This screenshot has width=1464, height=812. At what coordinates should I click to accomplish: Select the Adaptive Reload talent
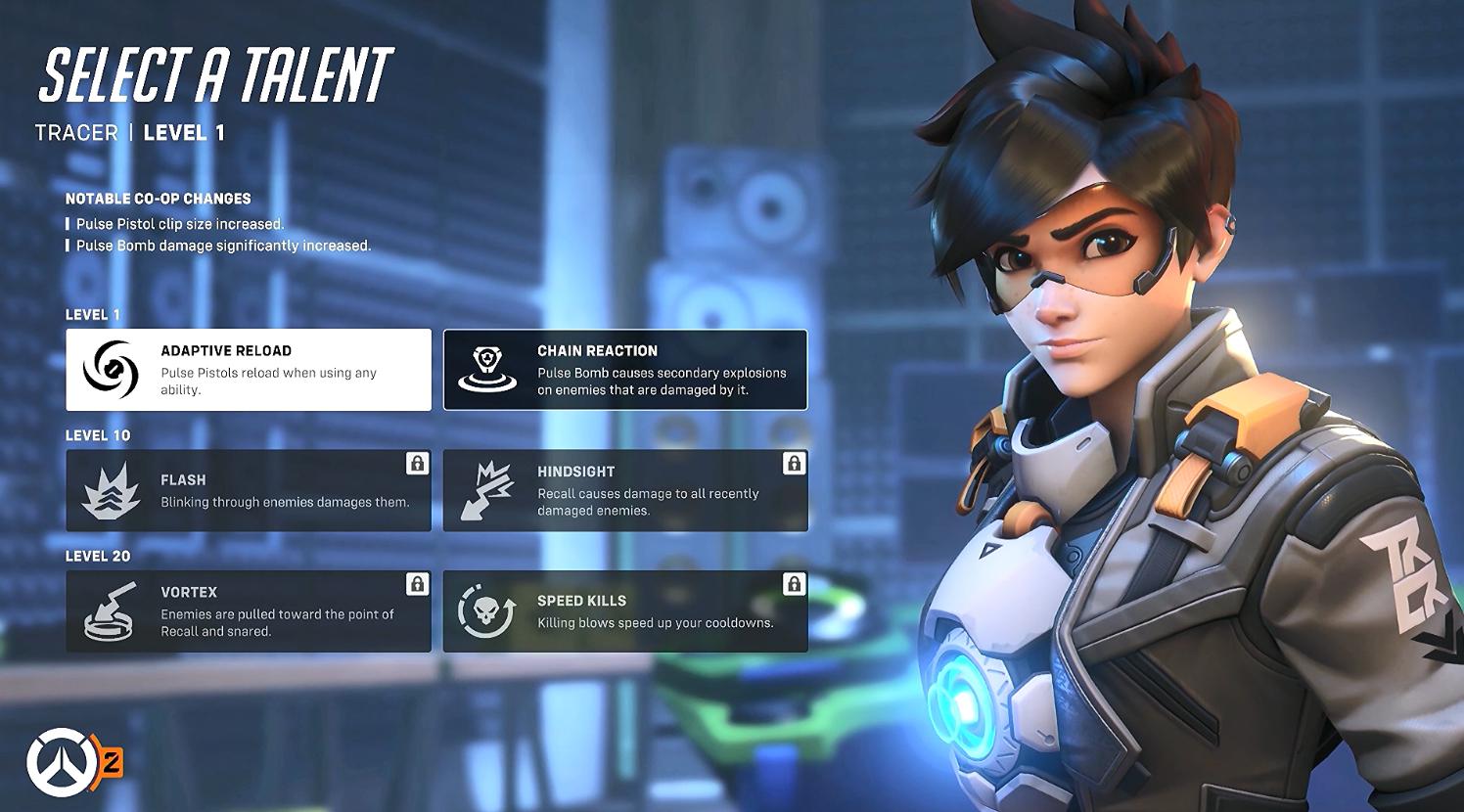(249, 370)
